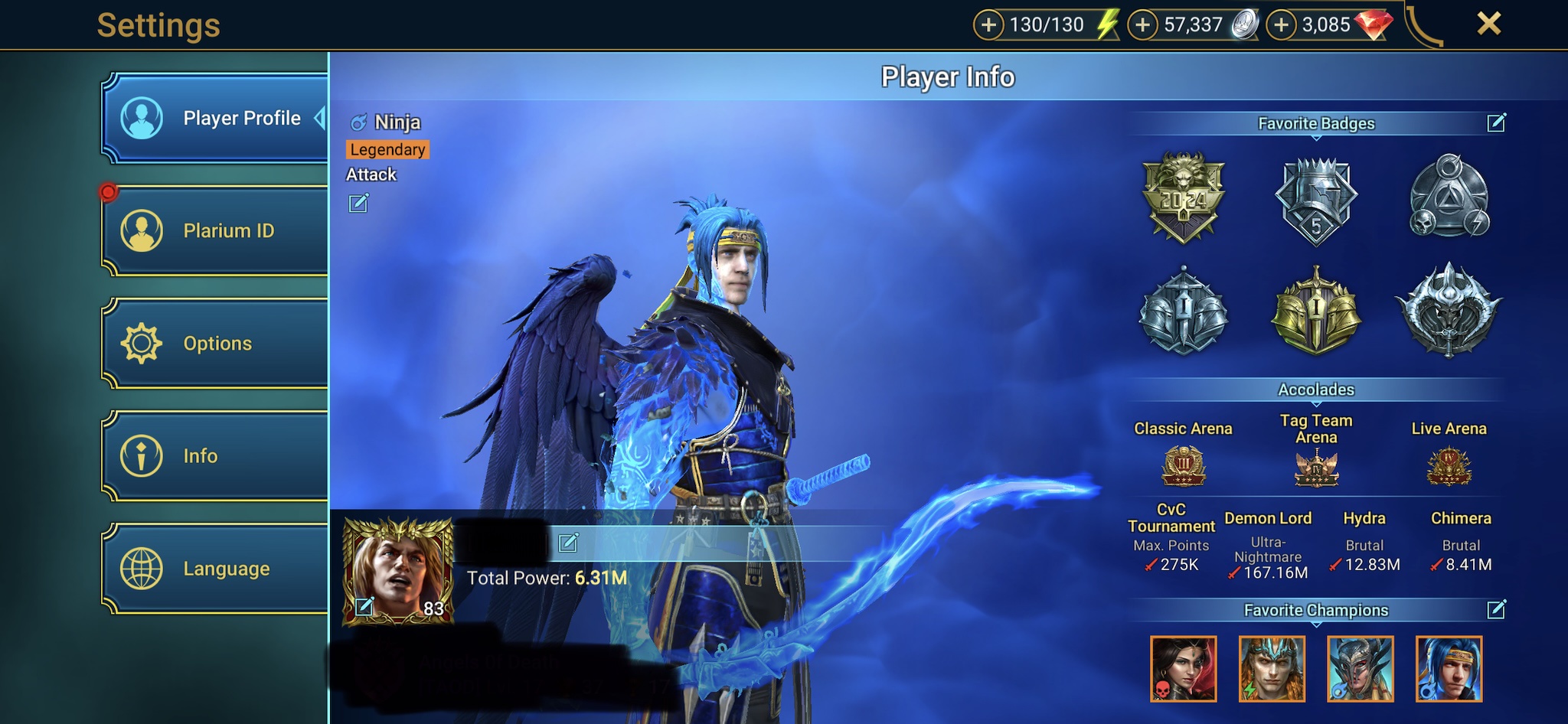
Task: Select the Live Arena accolade medal
Action: [x=1449, y=467]
